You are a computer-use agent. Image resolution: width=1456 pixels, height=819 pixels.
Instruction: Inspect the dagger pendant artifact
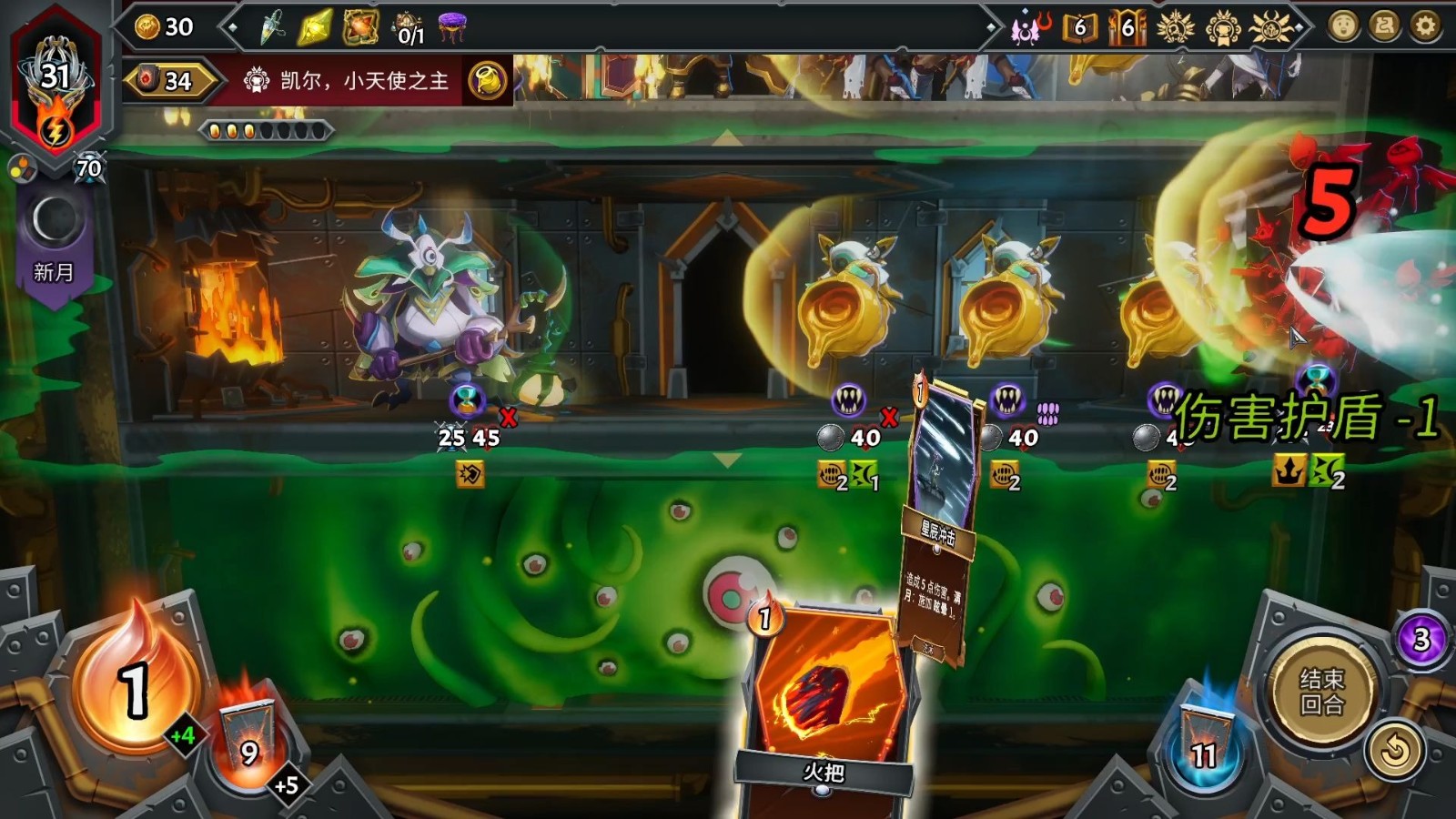[271, 29]
